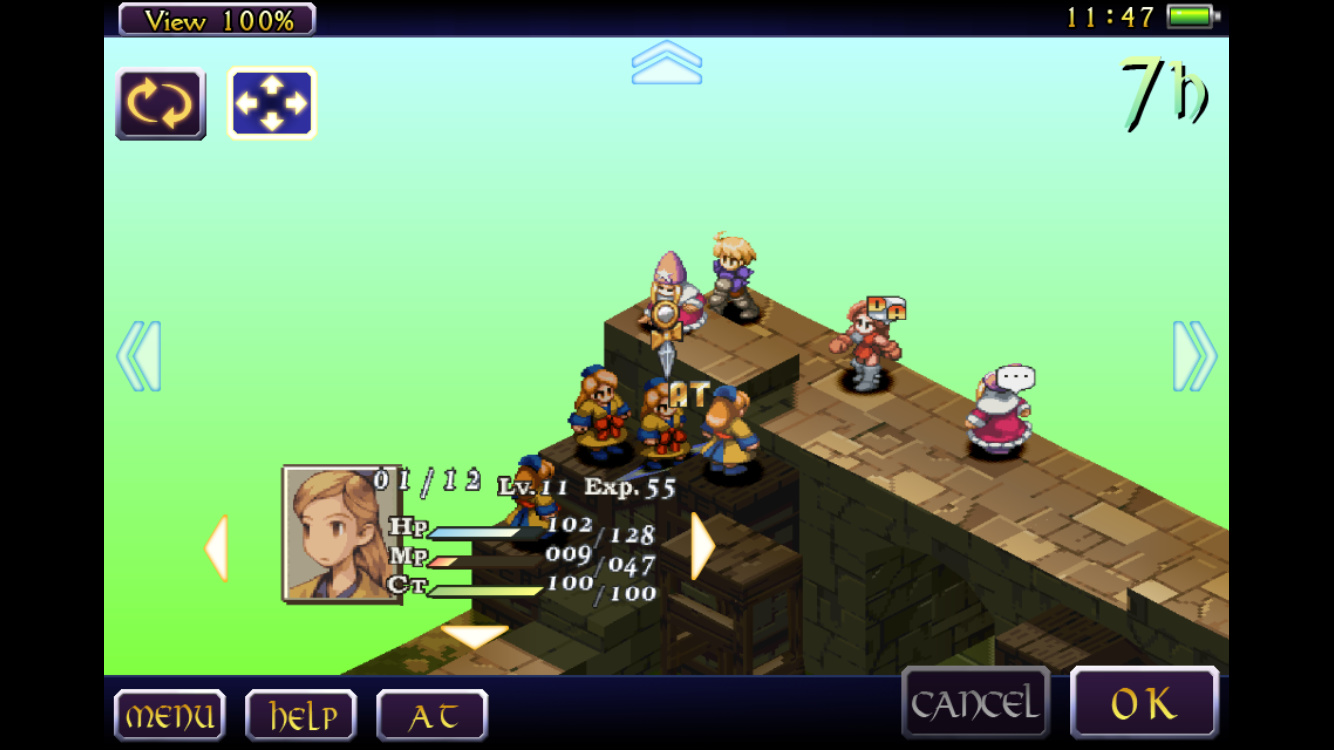
Task: Open the Menu button
Action: click(x=169, y=715)
